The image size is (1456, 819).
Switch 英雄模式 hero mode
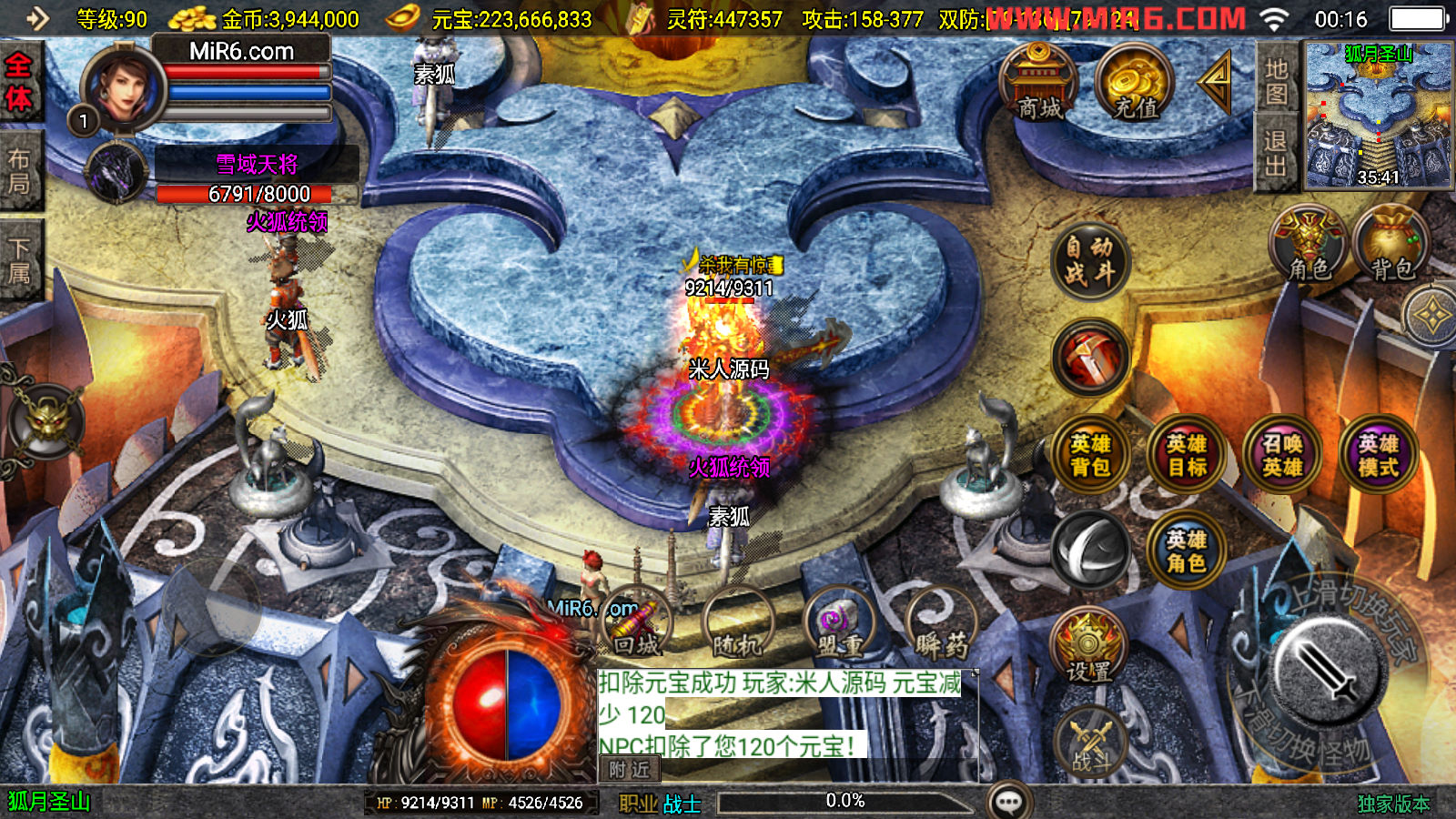1379,455
